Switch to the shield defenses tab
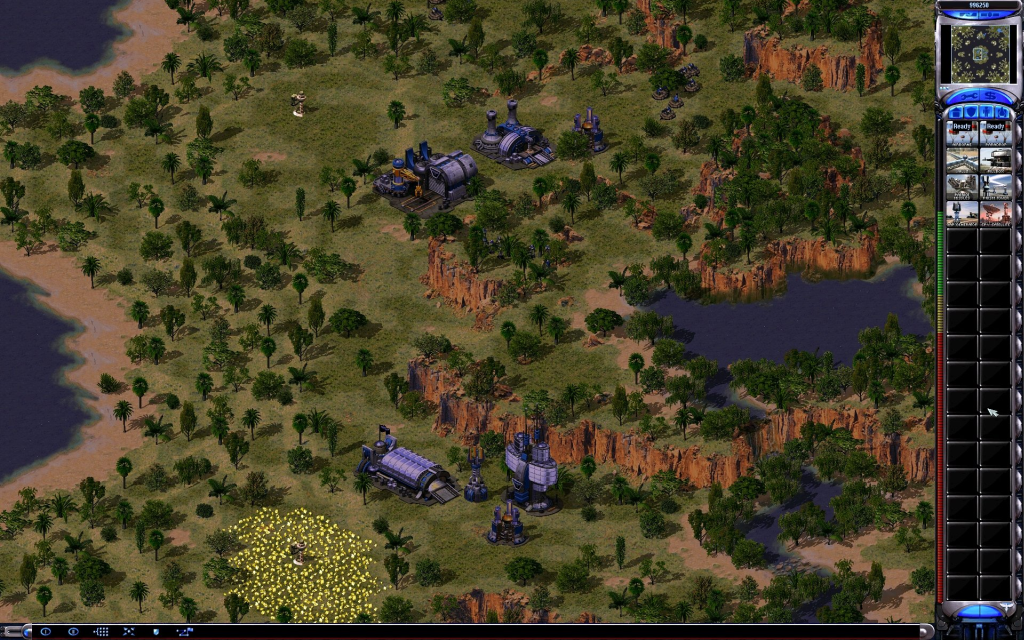Image resolution: width=1024 pixels, height=640 pixels. coord(972,112)
